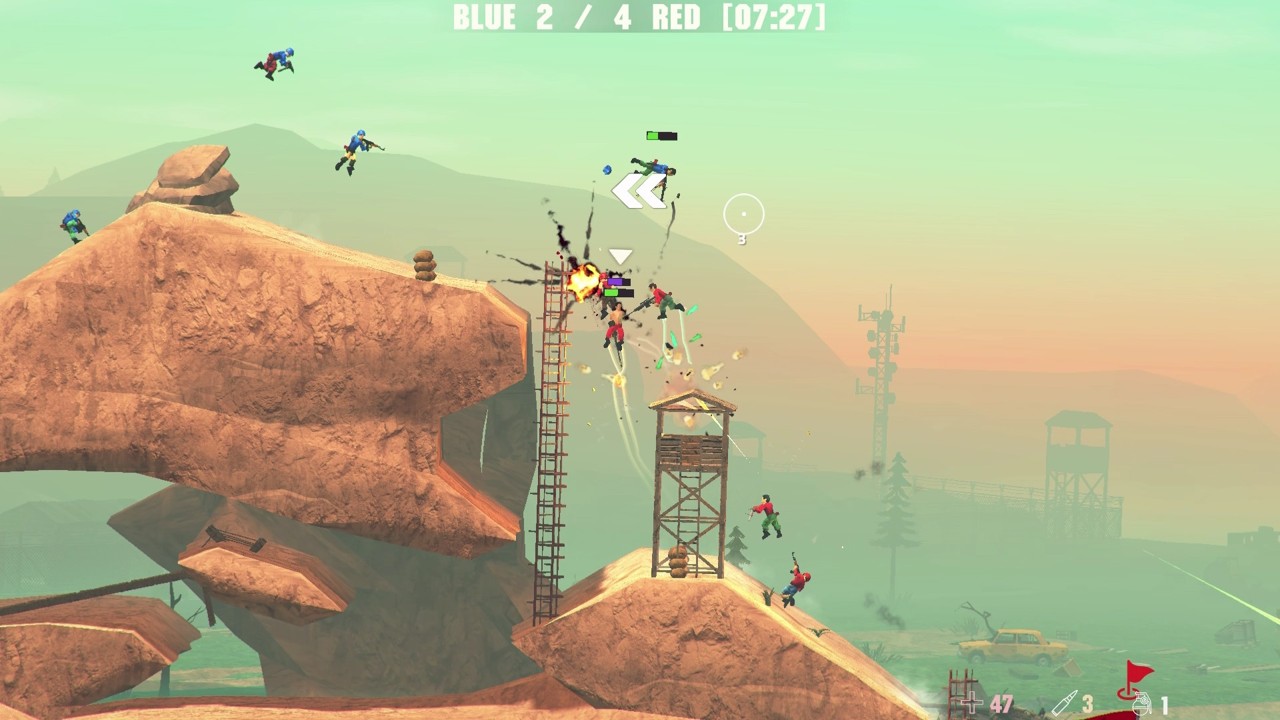
Task: Click the red flag objective marker
Action: (1135, 677)
